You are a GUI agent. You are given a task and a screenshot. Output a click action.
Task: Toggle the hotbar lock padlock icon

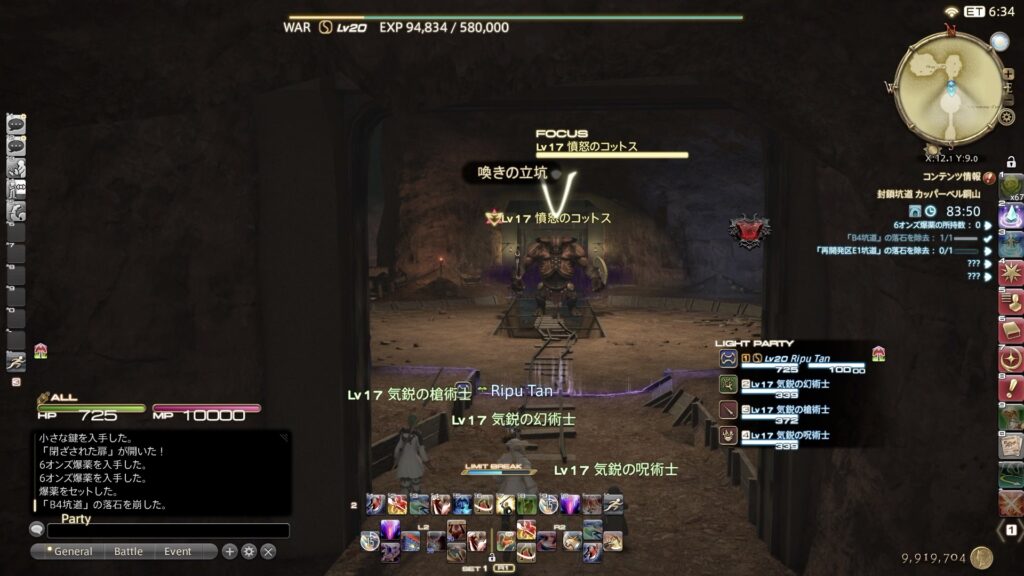(x=1011, y=162)
